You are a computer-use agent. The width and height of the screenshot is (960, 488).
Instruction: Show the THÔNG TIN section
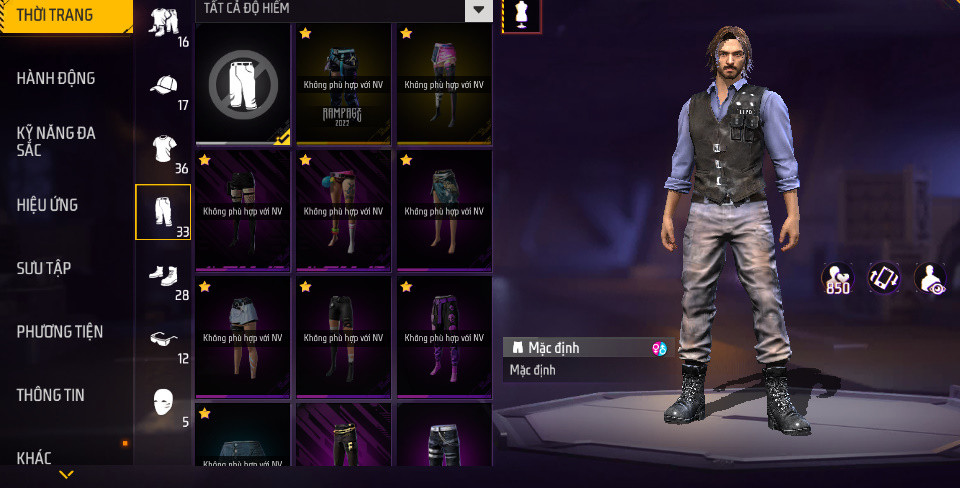pyautogui.click(x=50, y=395)
